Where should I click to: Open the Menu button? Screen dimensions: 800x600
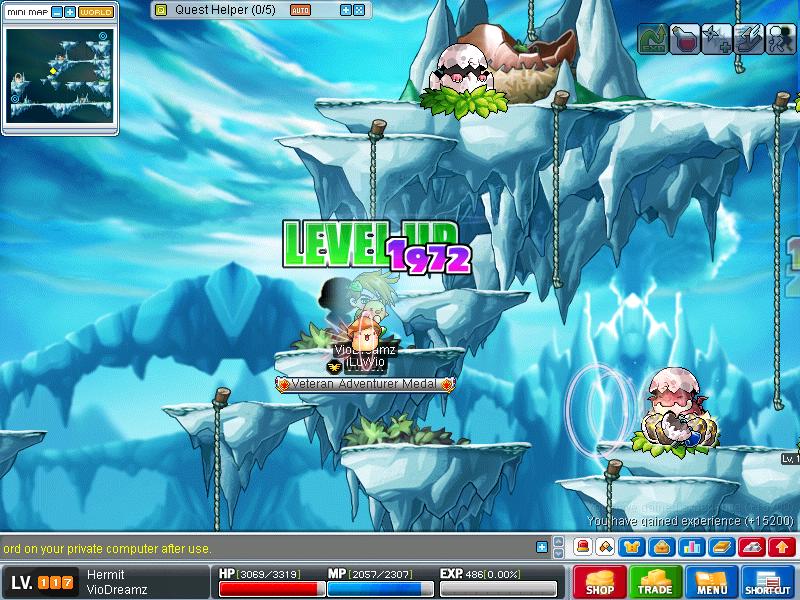point(712,582)
